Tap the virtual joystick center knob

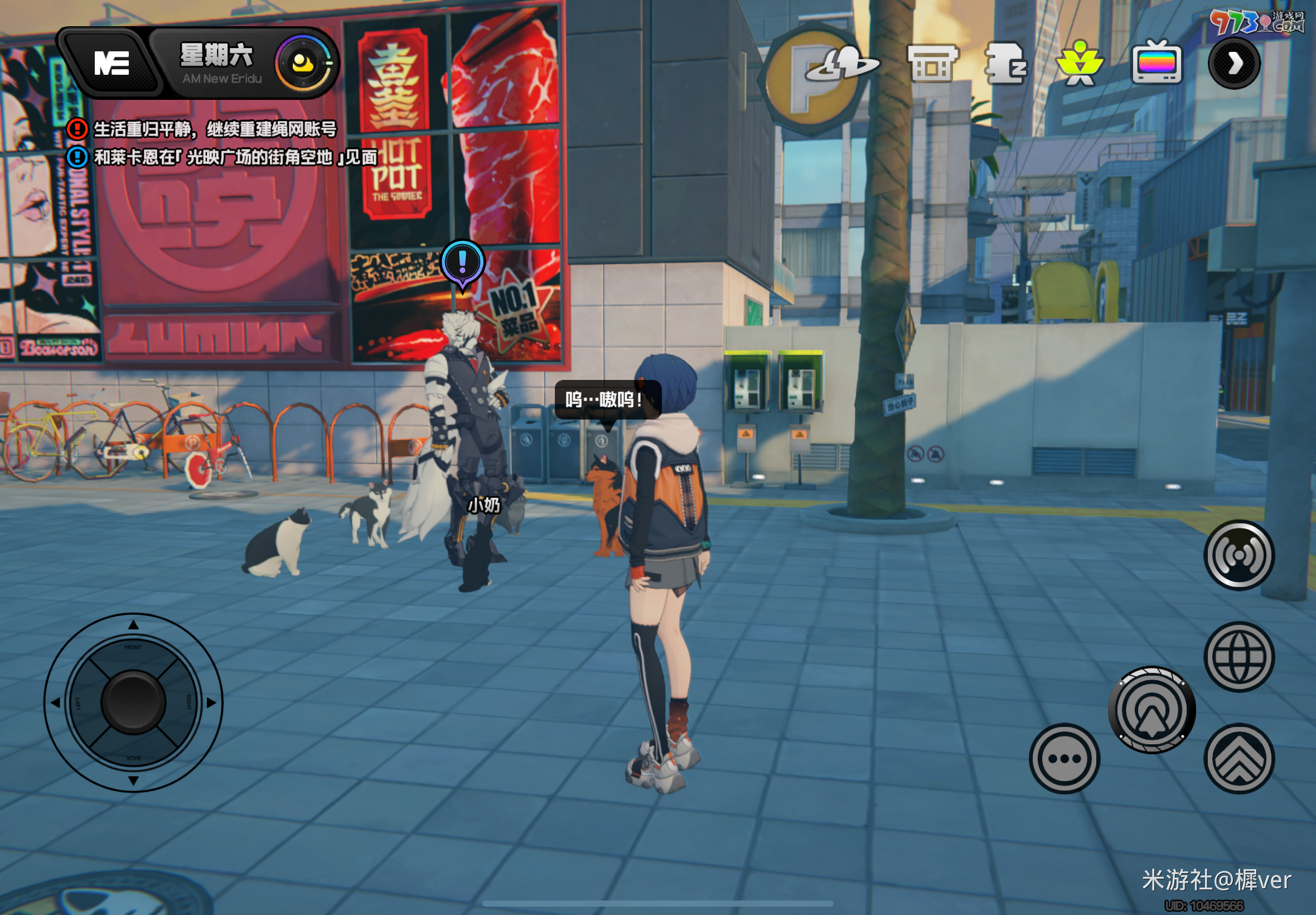[133, 702]
